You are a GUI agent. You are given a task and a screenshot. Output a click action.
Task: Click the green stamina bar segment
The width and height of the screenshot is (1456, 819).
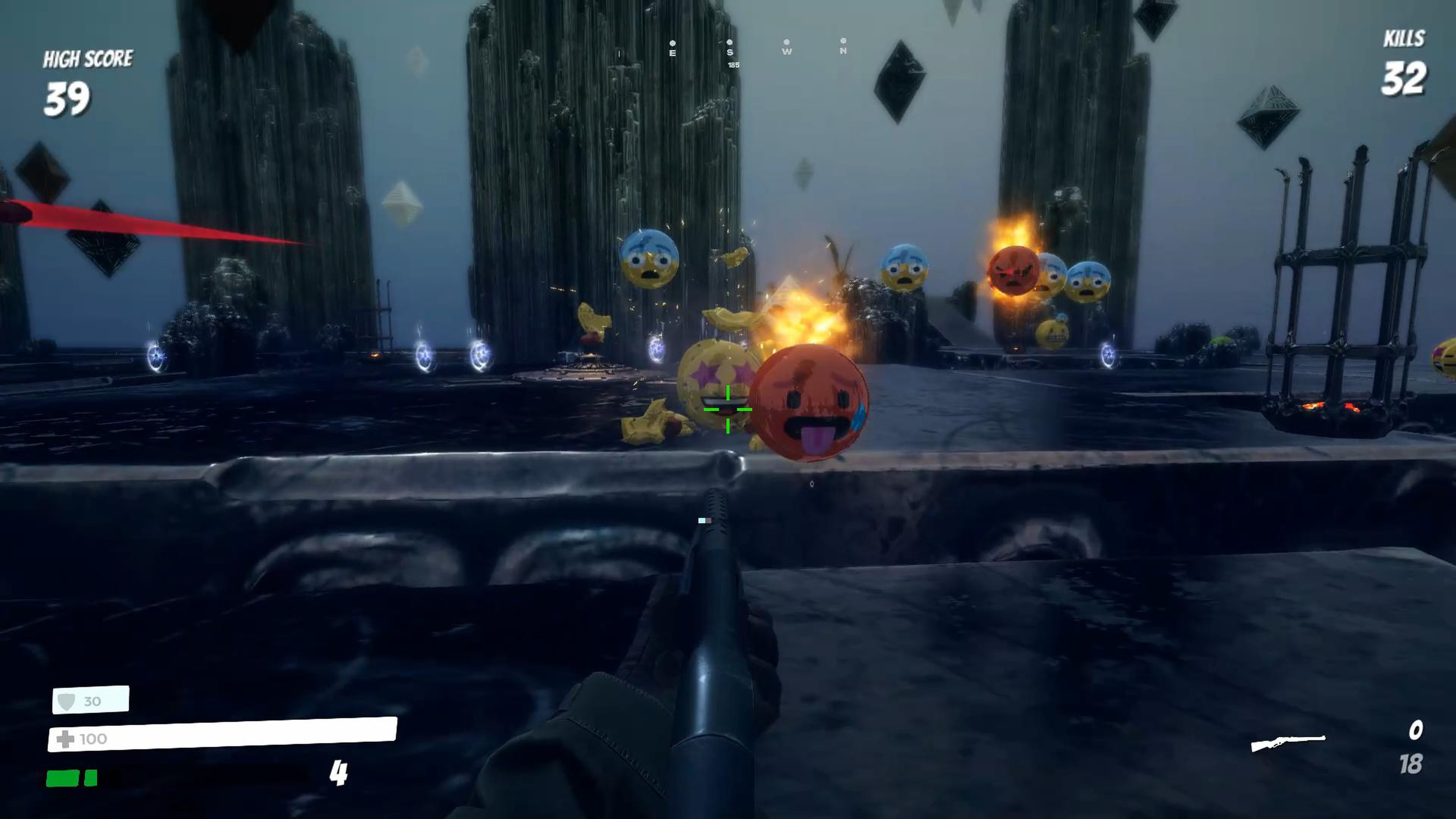click(62, 779)
